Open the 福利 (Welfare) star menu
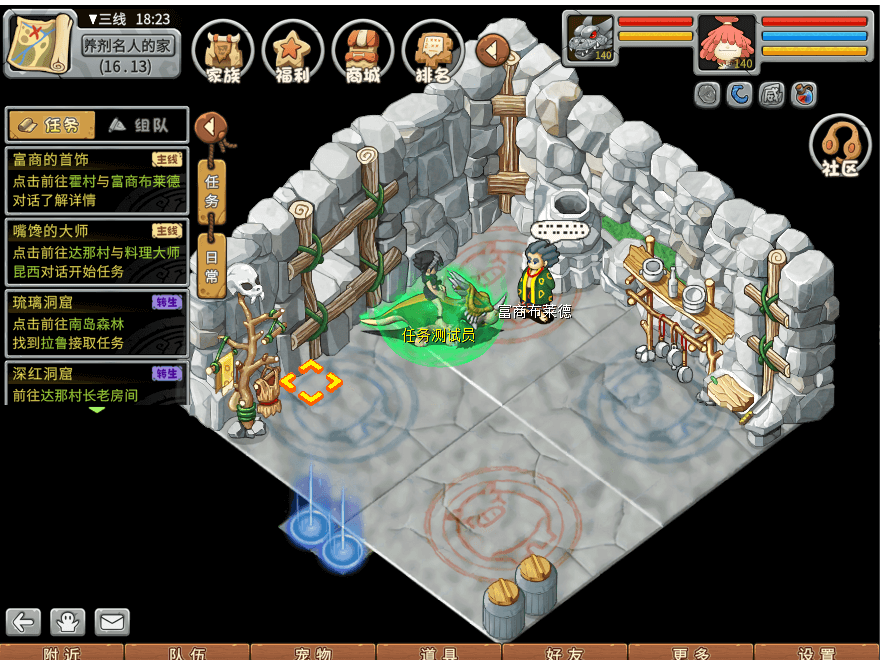This screenshot has width=880, height=660. click(x=292, y=50)
